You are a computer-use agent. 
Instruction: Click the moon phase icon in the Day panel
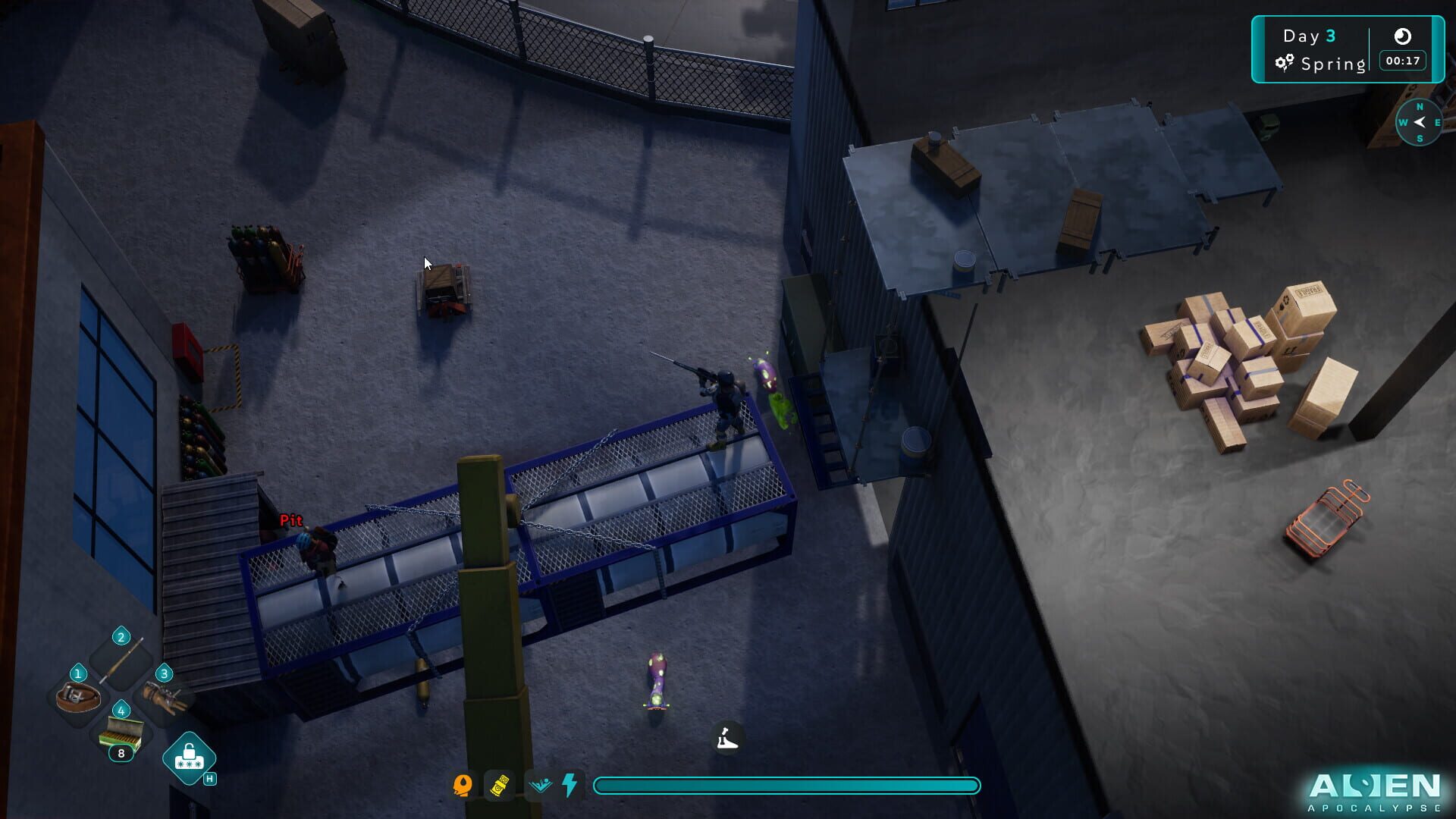coord(1404,36)
